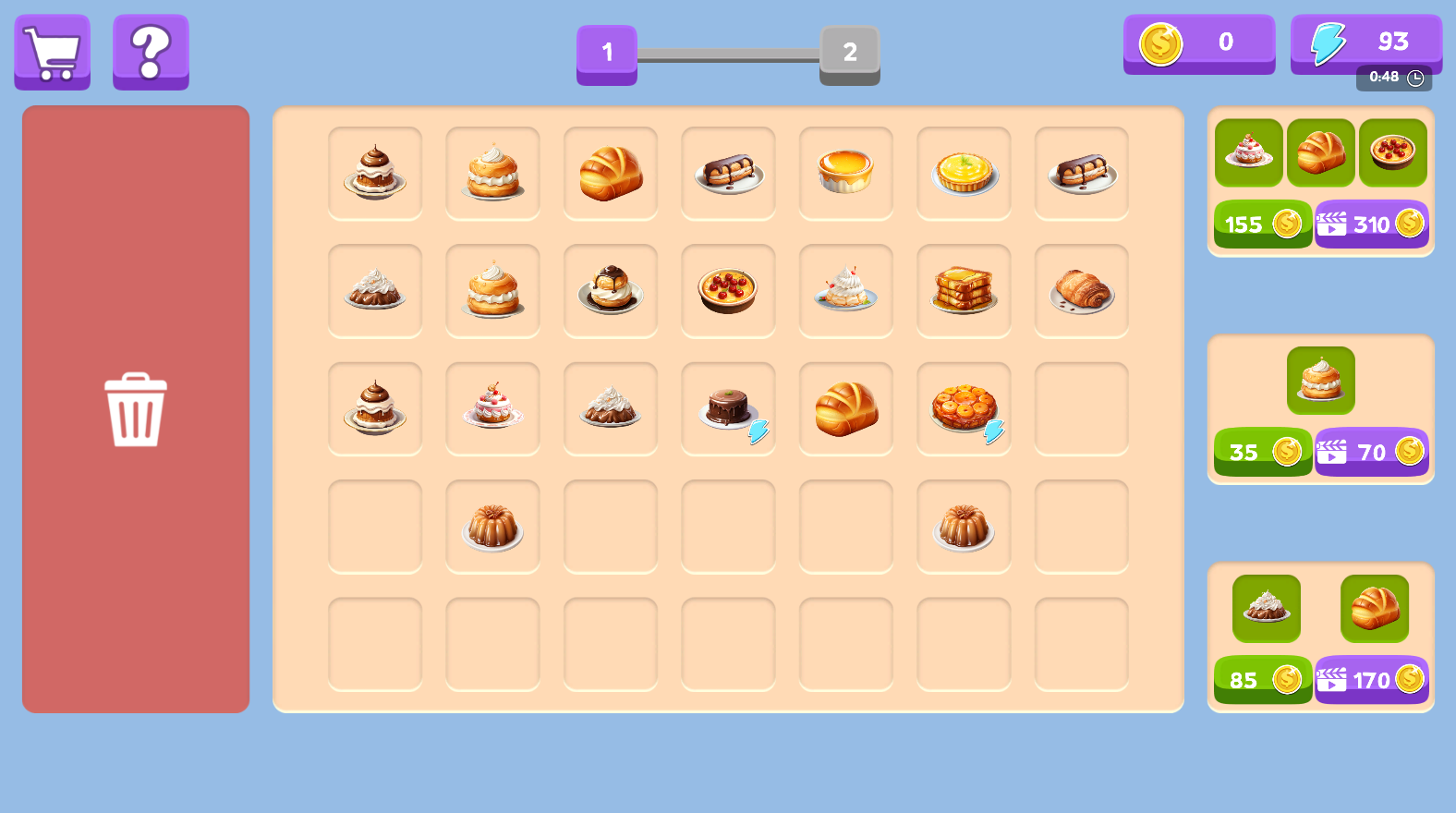This screenshot has height=813, width=1456.
Task: Click the croissant at the row's end
Action: 1081,290
